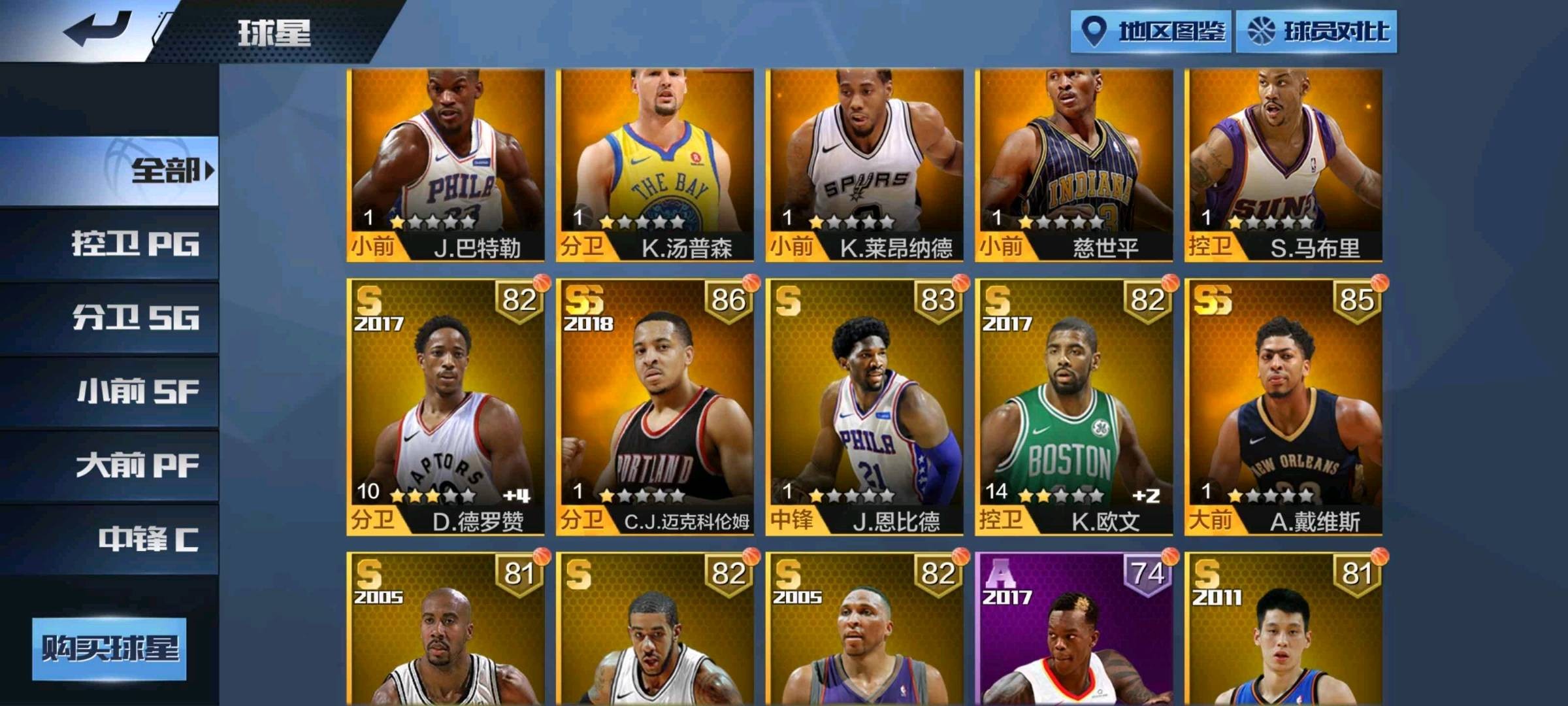
Task: Select 慈世平 Indiana player card
Action: click(1074, 165)
